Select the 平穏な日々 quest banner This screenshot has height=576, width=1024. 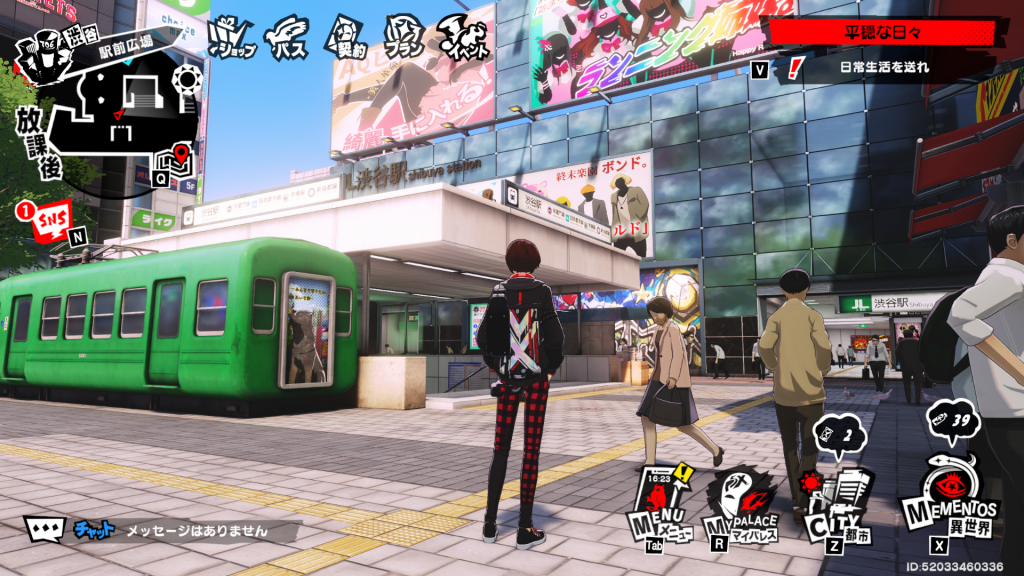coord(880,32)
